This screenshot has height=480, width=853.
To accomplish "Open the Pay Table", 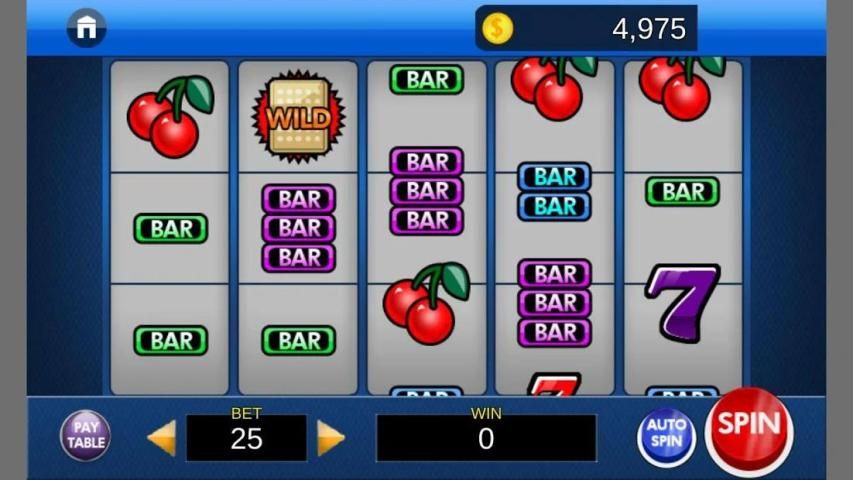I will 86,436.
